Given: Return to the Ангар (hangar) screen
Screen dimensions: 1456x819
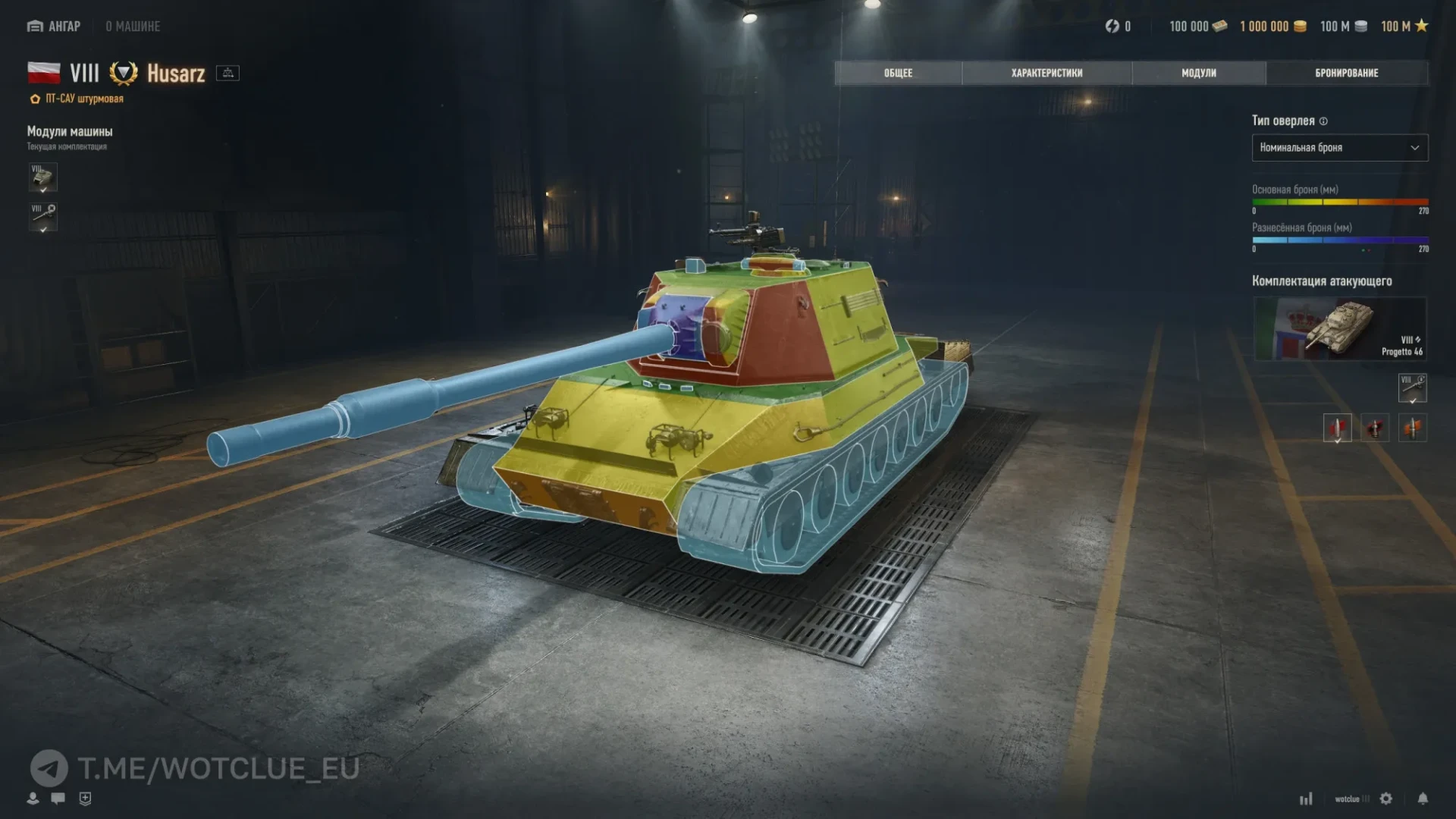Looking at the screenshot, I should [x=54, y=27].
